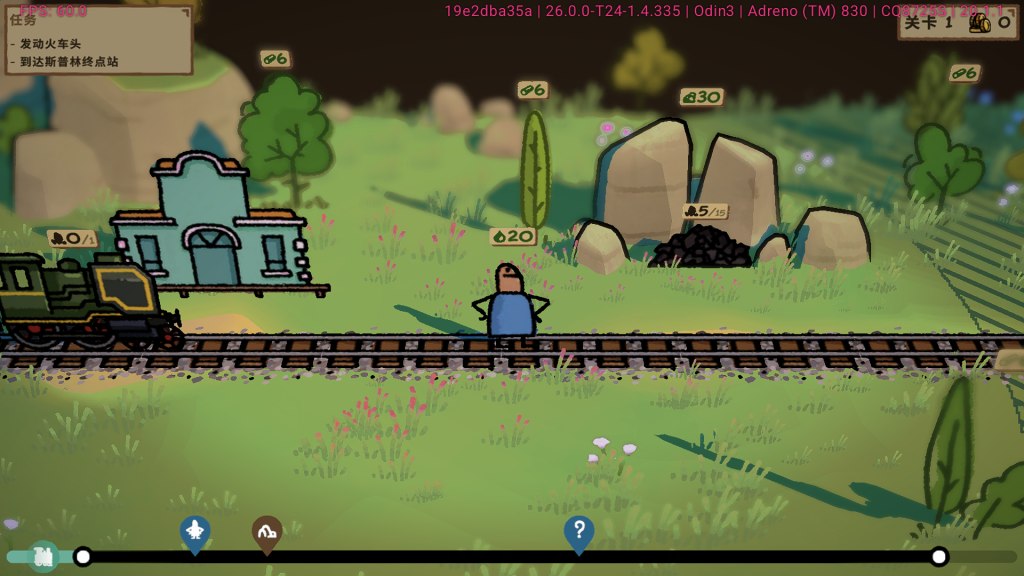Click the train icon on the route bar
1024x576 pixels.
point(43,556)
